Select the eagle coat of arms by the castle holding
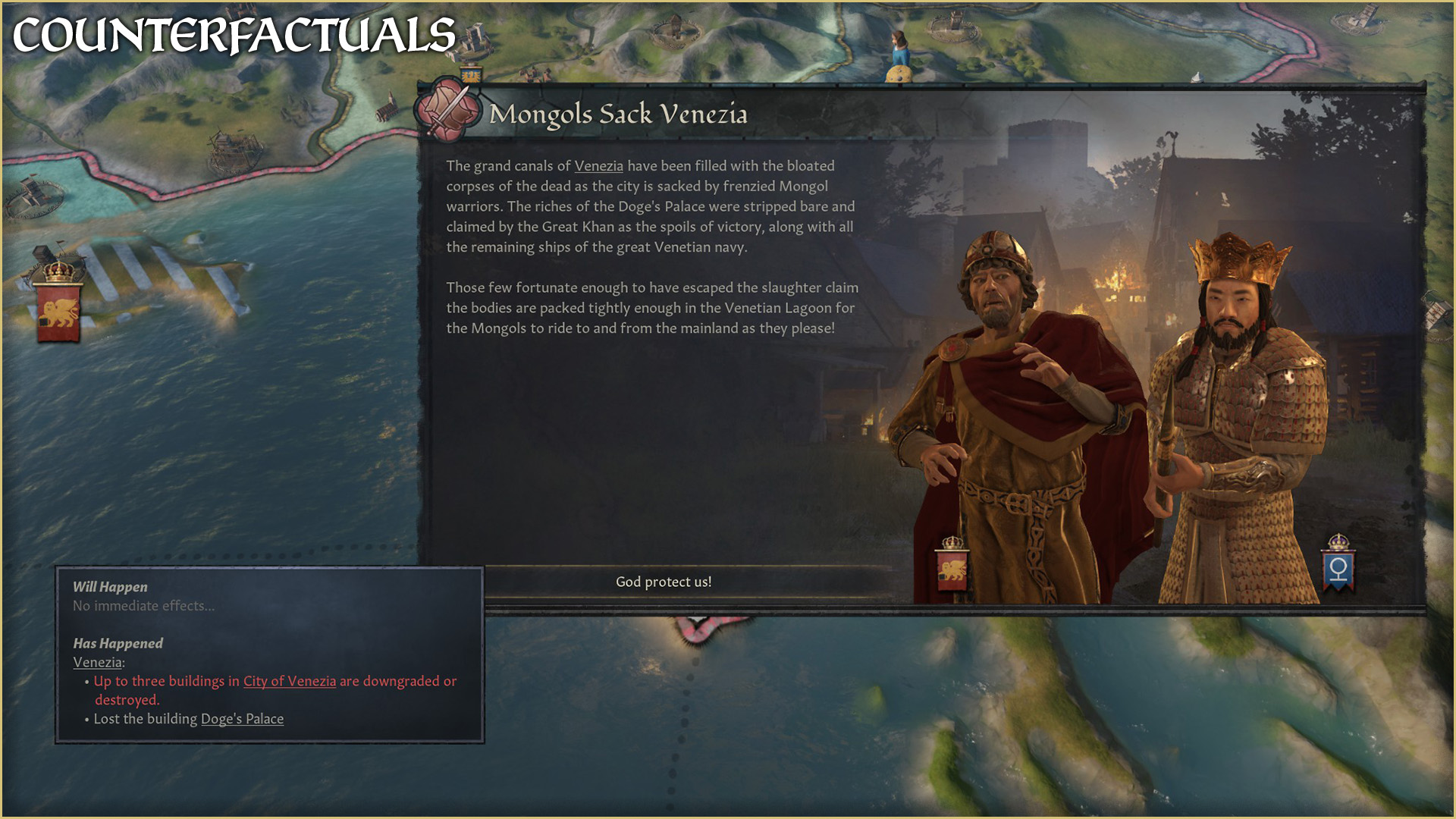Screen dimensions: 1456x819 tap(471, 75)
